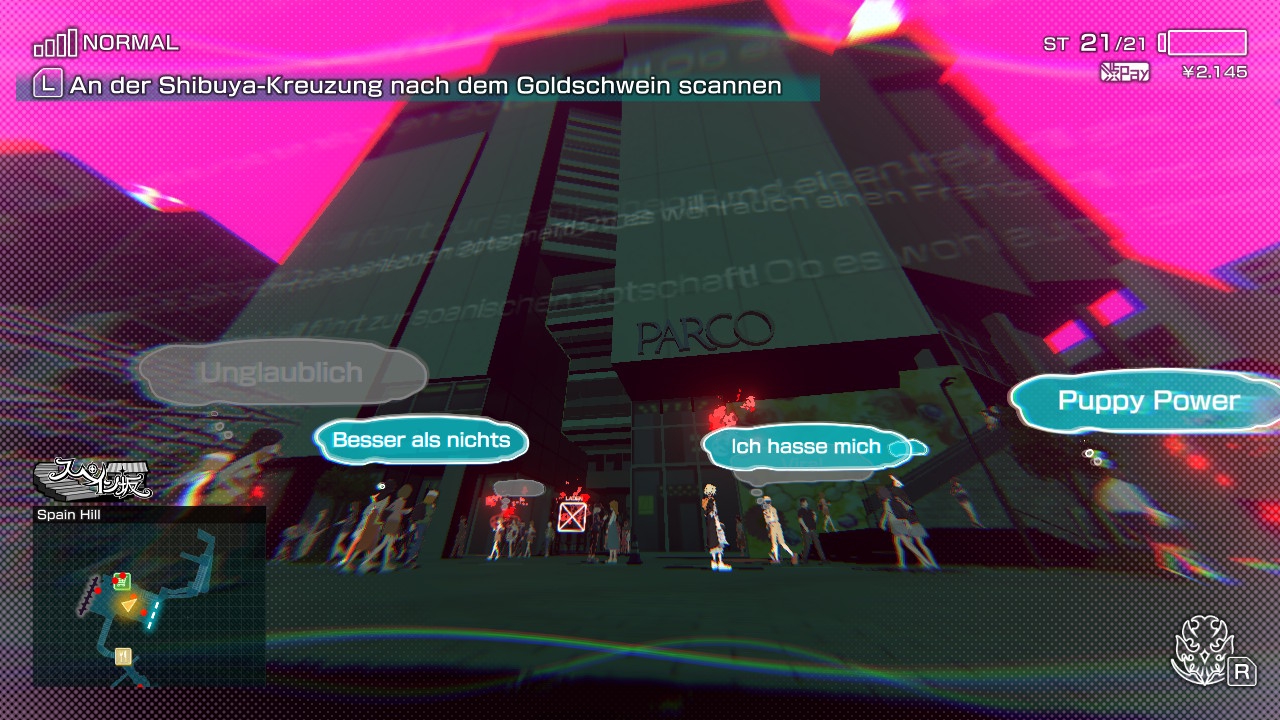The height and width of the screenshot is (720, 1280).
Task: Click the signal bars icon next to NORMAL
Action: pos(55,42)
